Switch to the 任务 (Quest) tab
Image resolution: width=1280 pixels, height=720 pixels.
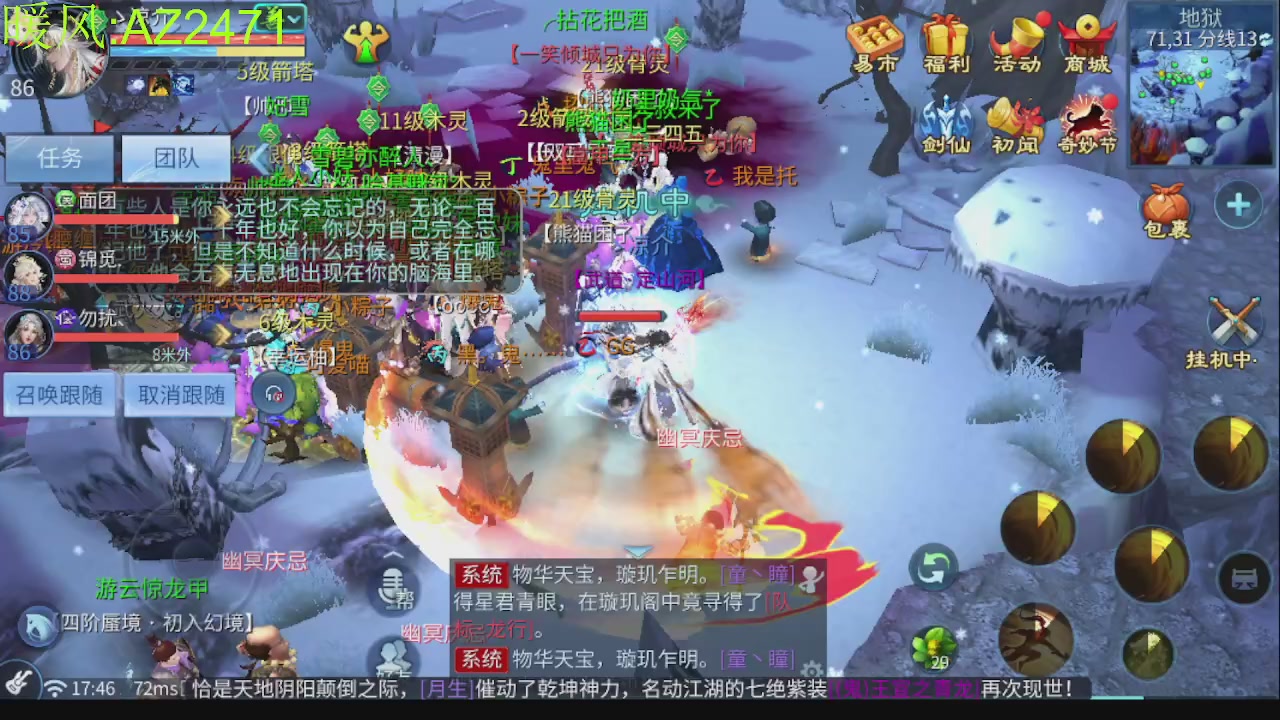tap(59, 157)
